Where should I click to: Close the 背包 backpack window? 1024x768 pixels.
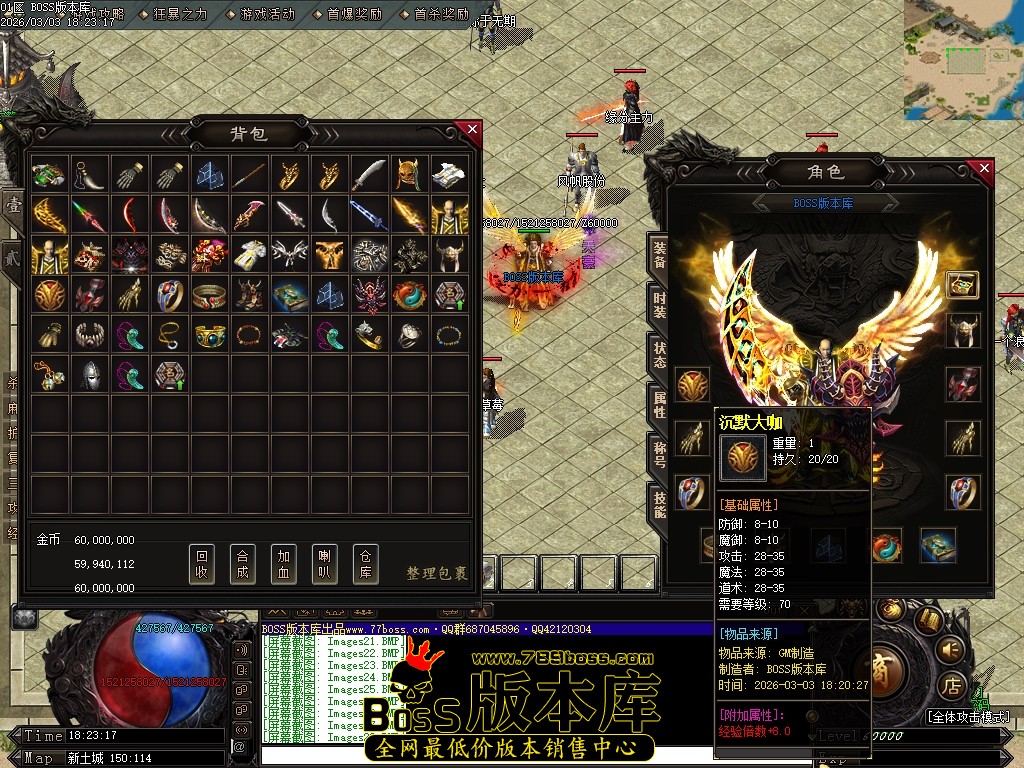click(x=472, y=130)
